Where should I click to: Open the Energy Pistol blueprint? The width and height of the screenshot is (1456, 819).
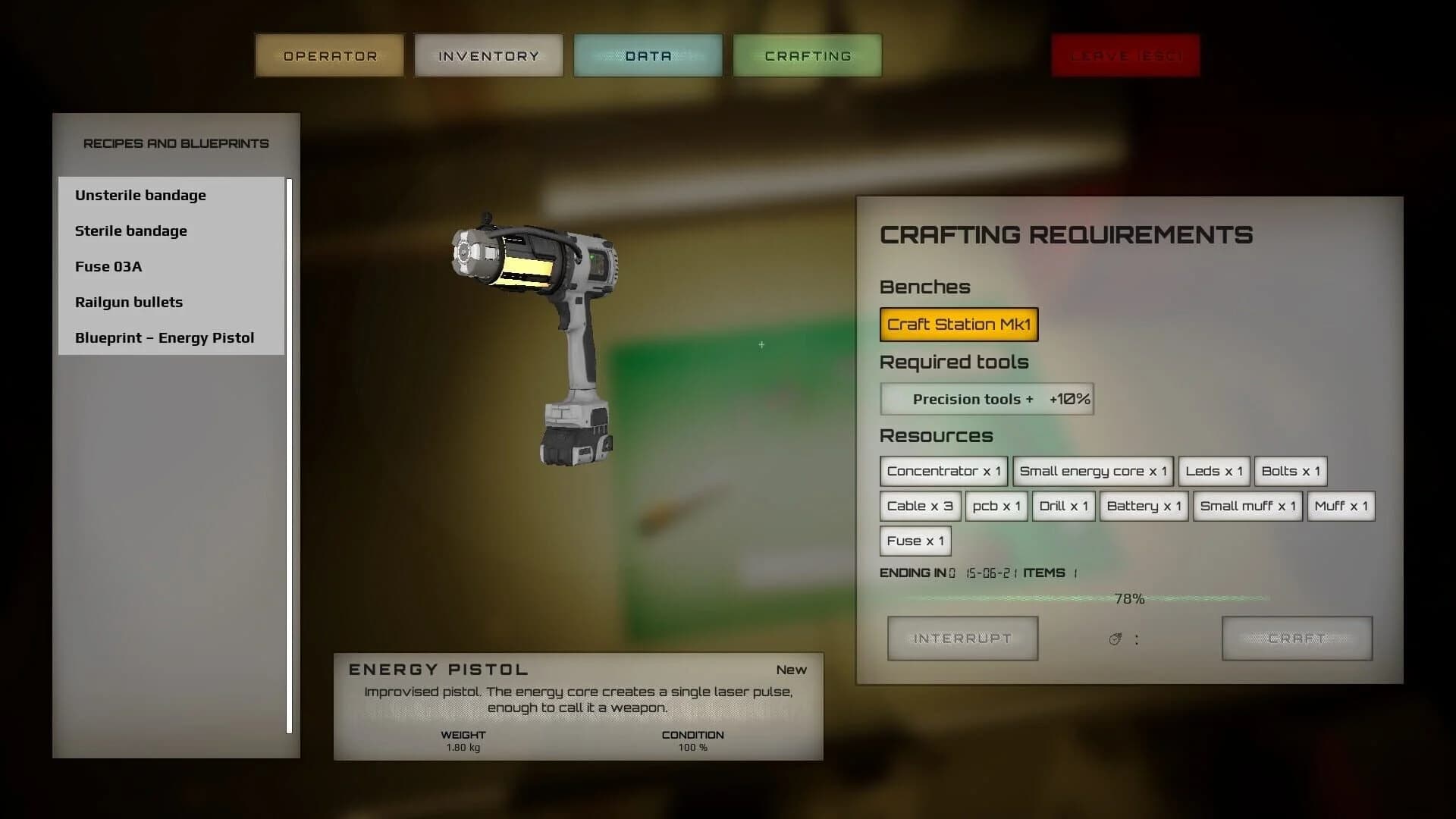[165, 337]
